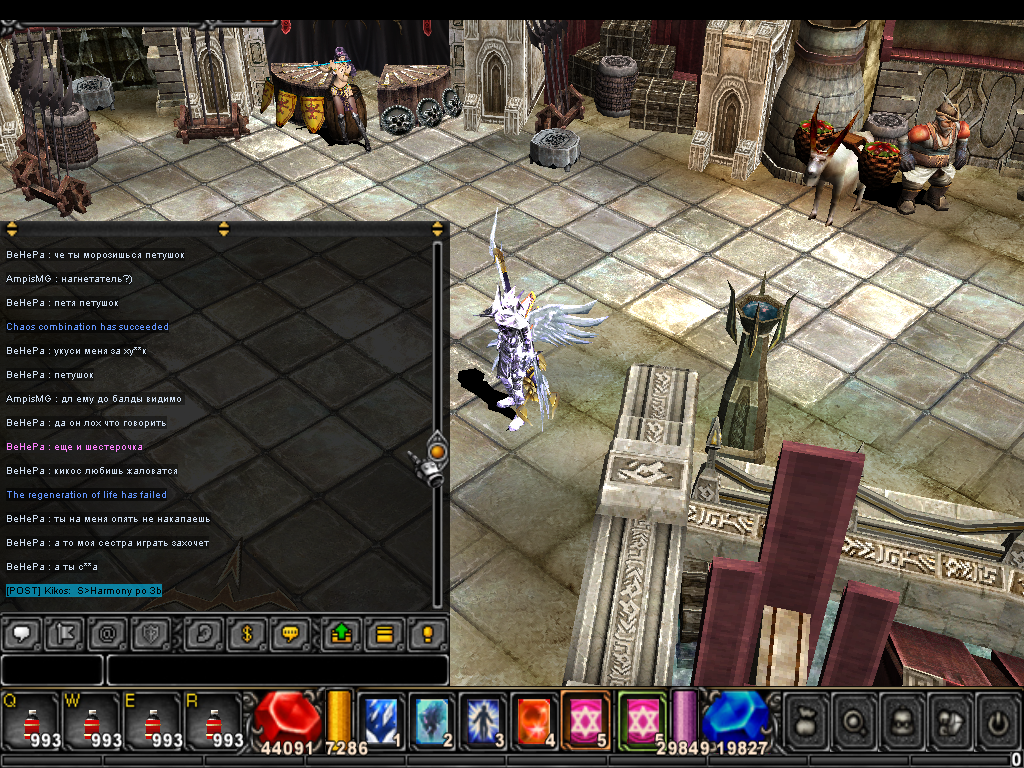
Task: Toggle the ear whisper button
Action: point(203,634)
